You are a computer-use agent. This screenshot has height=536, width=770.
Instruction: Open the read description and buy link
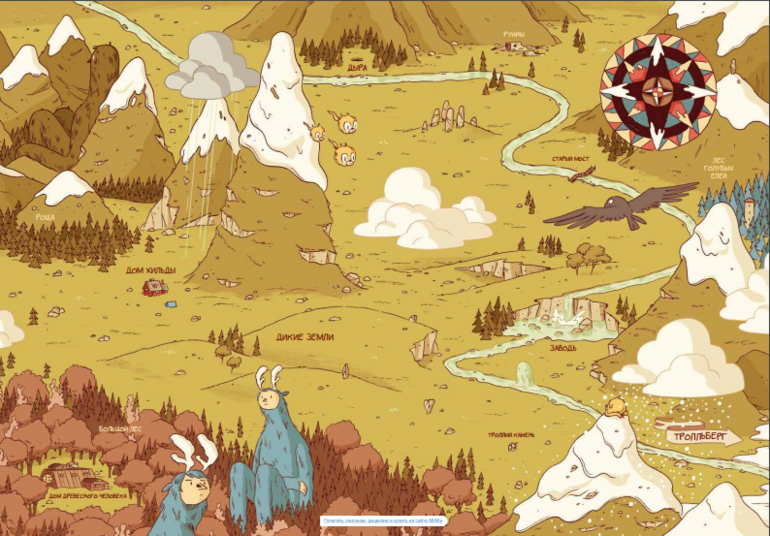coord(384,521)
